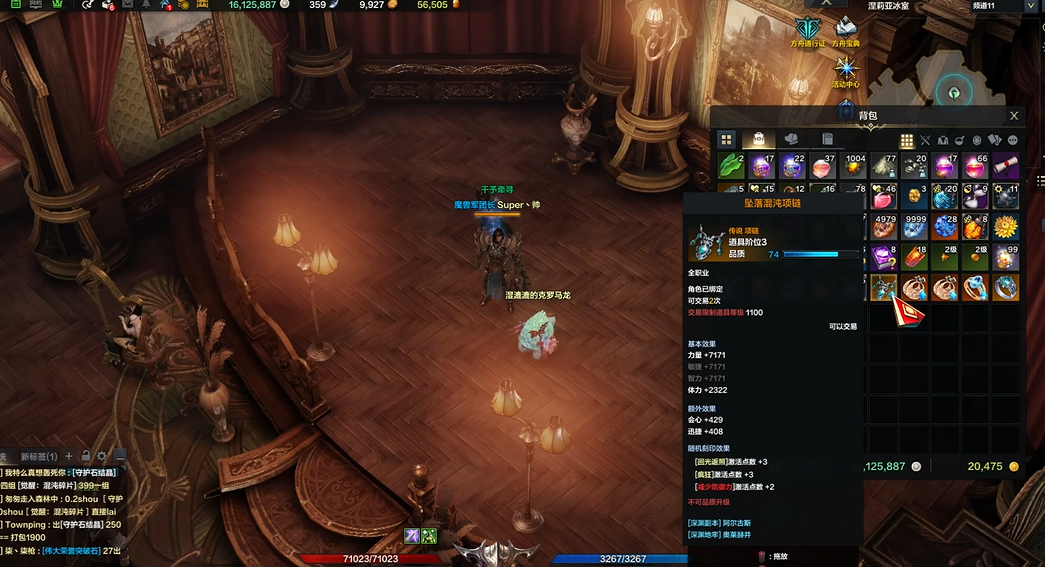Open the 方舟通行证 pass icon
The width and height of the screenshot is (1045, 567).
point(807,29)
